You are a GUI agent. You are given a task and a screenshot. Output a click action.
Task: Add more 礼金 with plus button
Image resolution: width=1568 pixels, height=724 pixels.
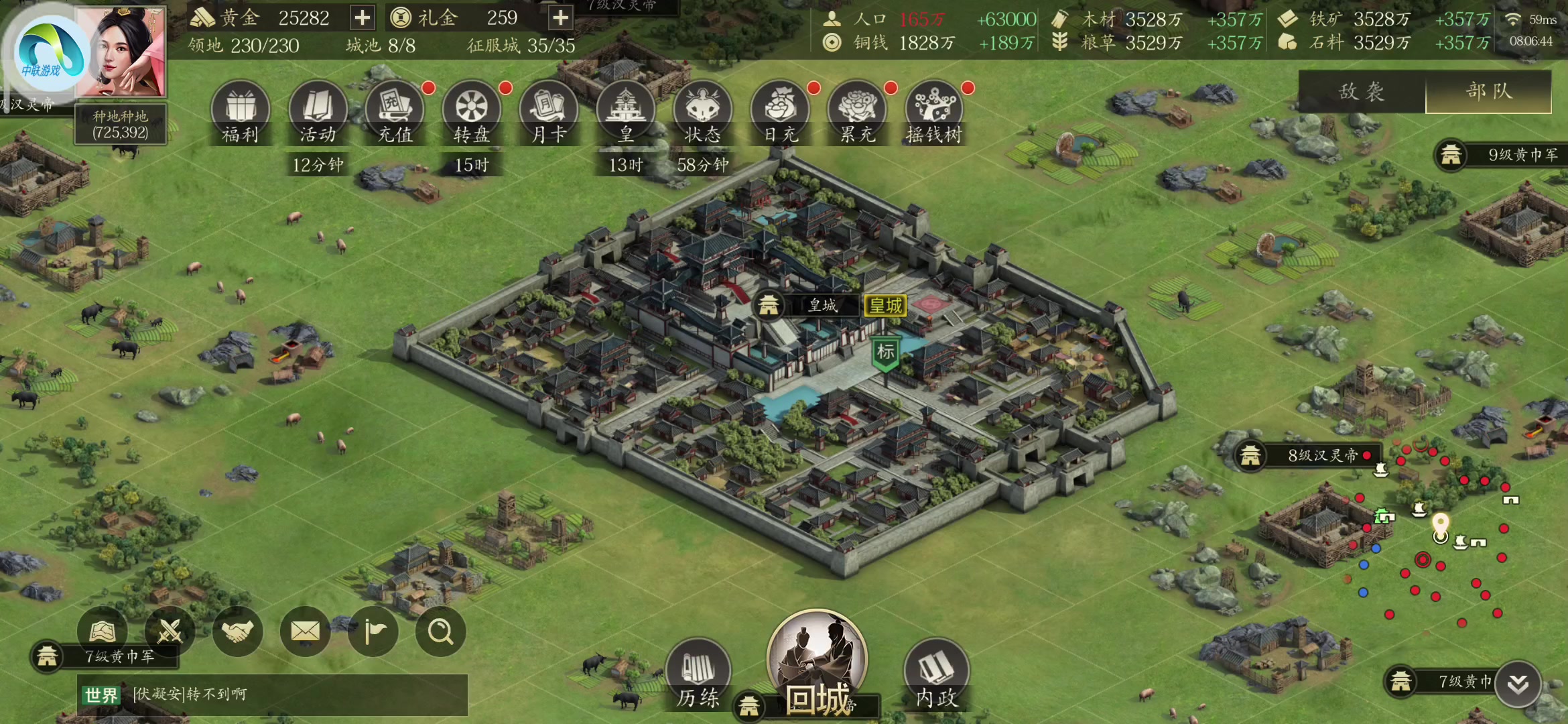click(x=560, y=18)
